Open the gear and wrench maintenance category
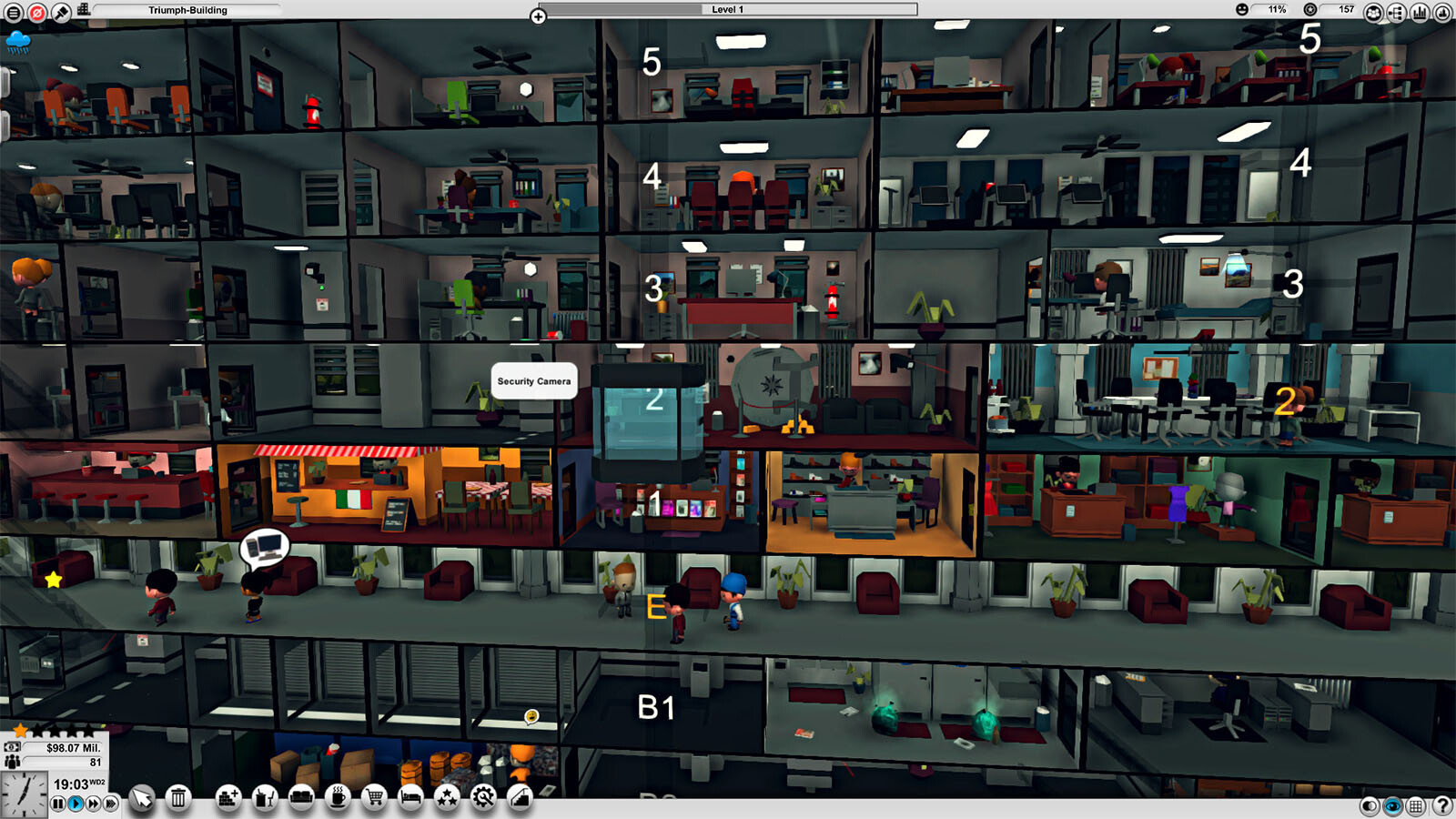 [x=483, y=798]
